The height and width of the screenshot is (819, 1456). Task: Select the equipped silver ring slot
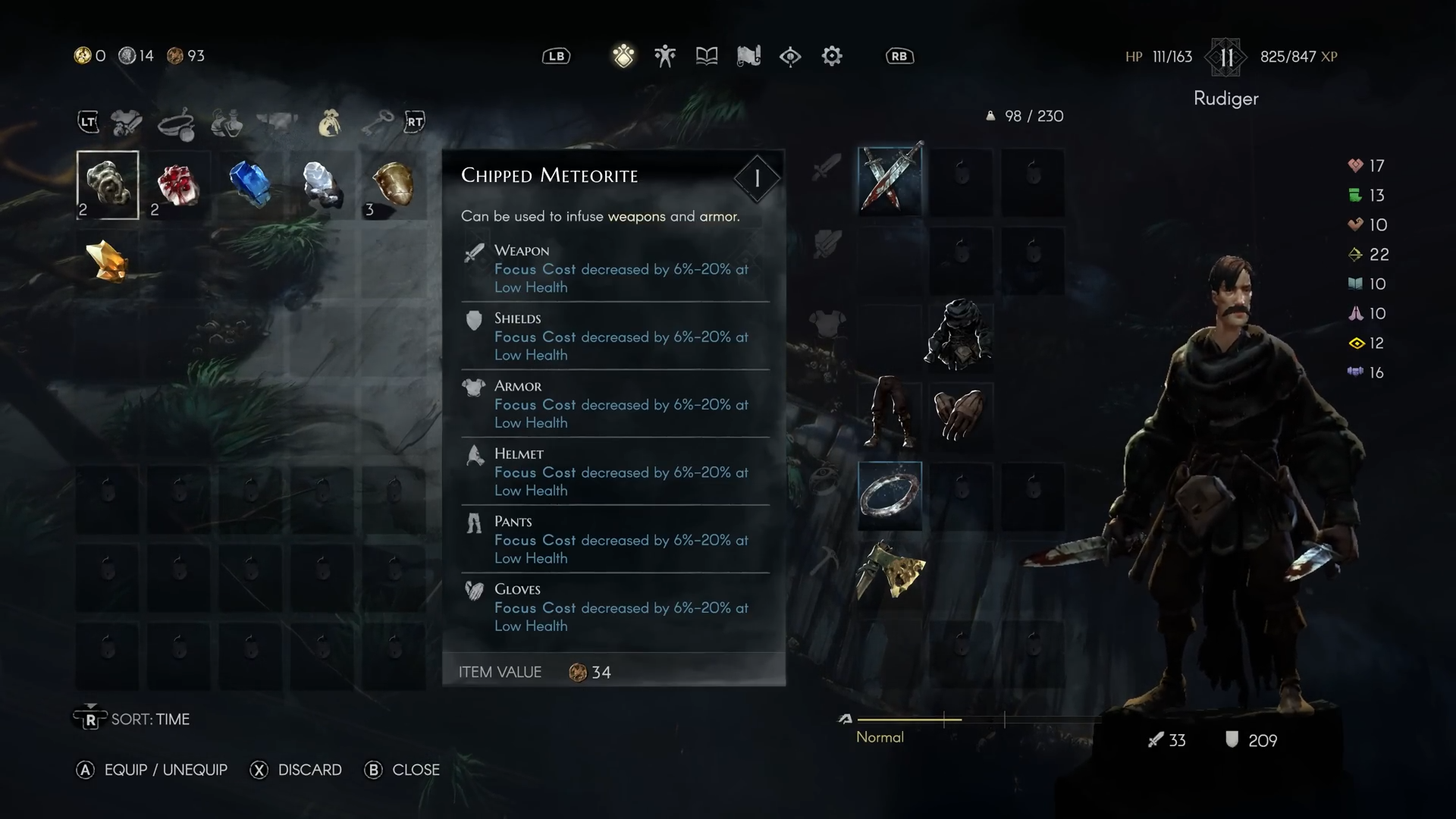pos(890,494)
